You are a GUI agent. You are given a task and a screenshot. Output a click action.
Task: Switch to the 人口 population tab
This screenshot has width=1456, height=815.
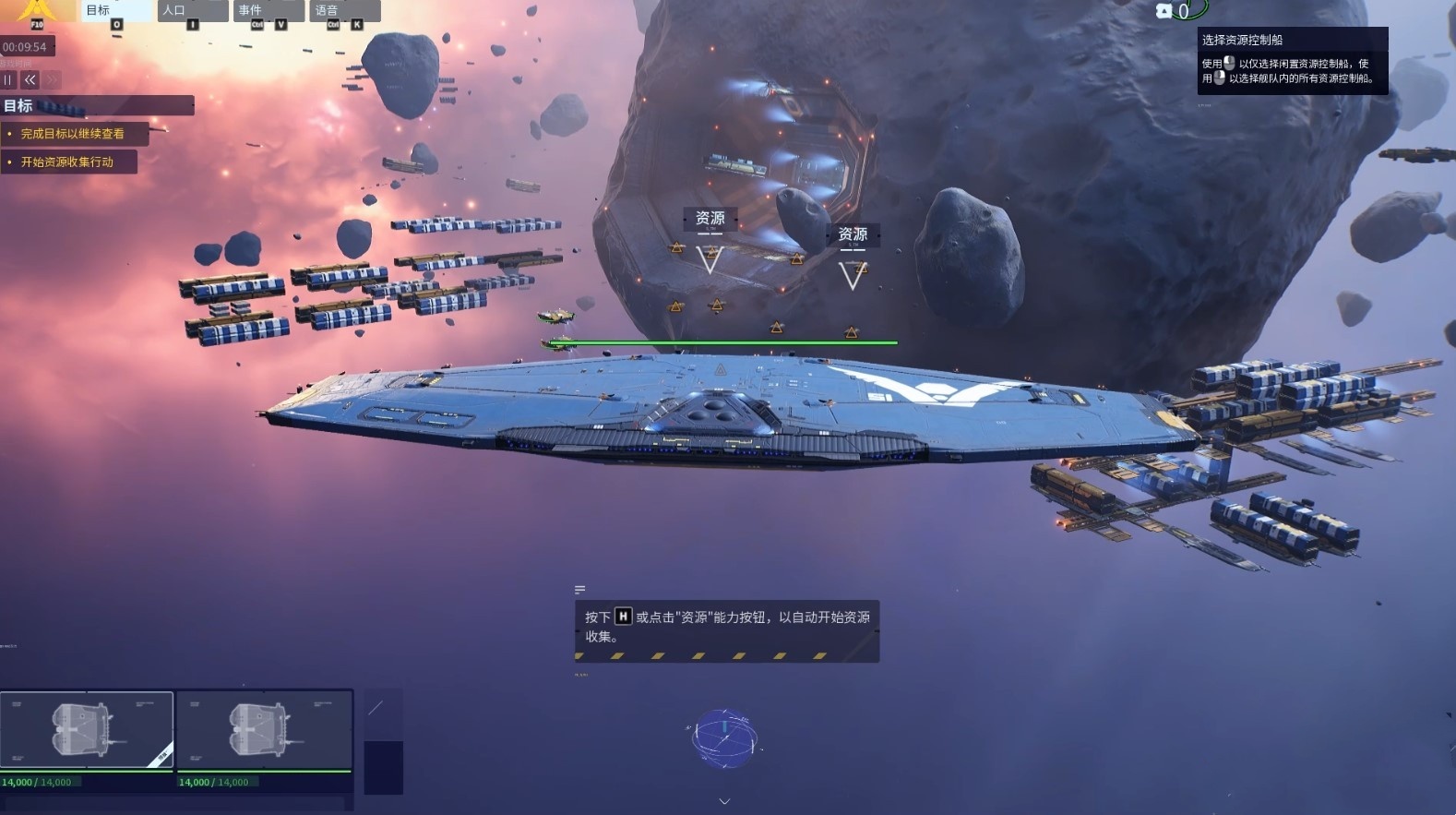click(191, 11)
